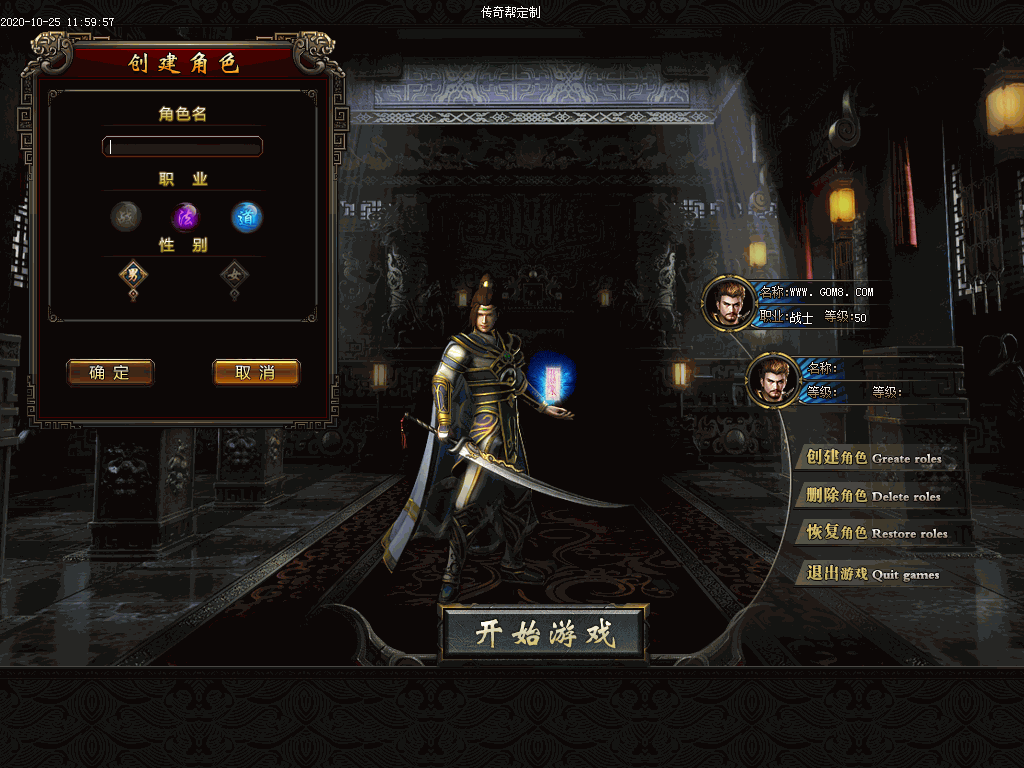Cancel character creation with 取消

click(256, 373)
